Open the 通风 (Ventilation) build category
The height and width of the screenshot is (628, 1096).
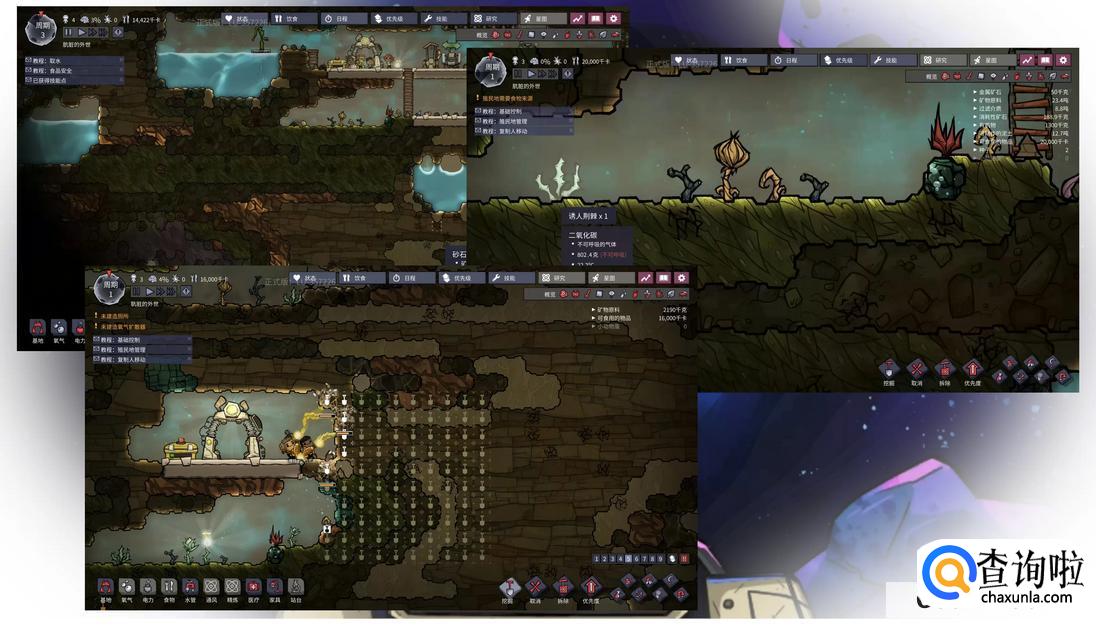(211, 587)
